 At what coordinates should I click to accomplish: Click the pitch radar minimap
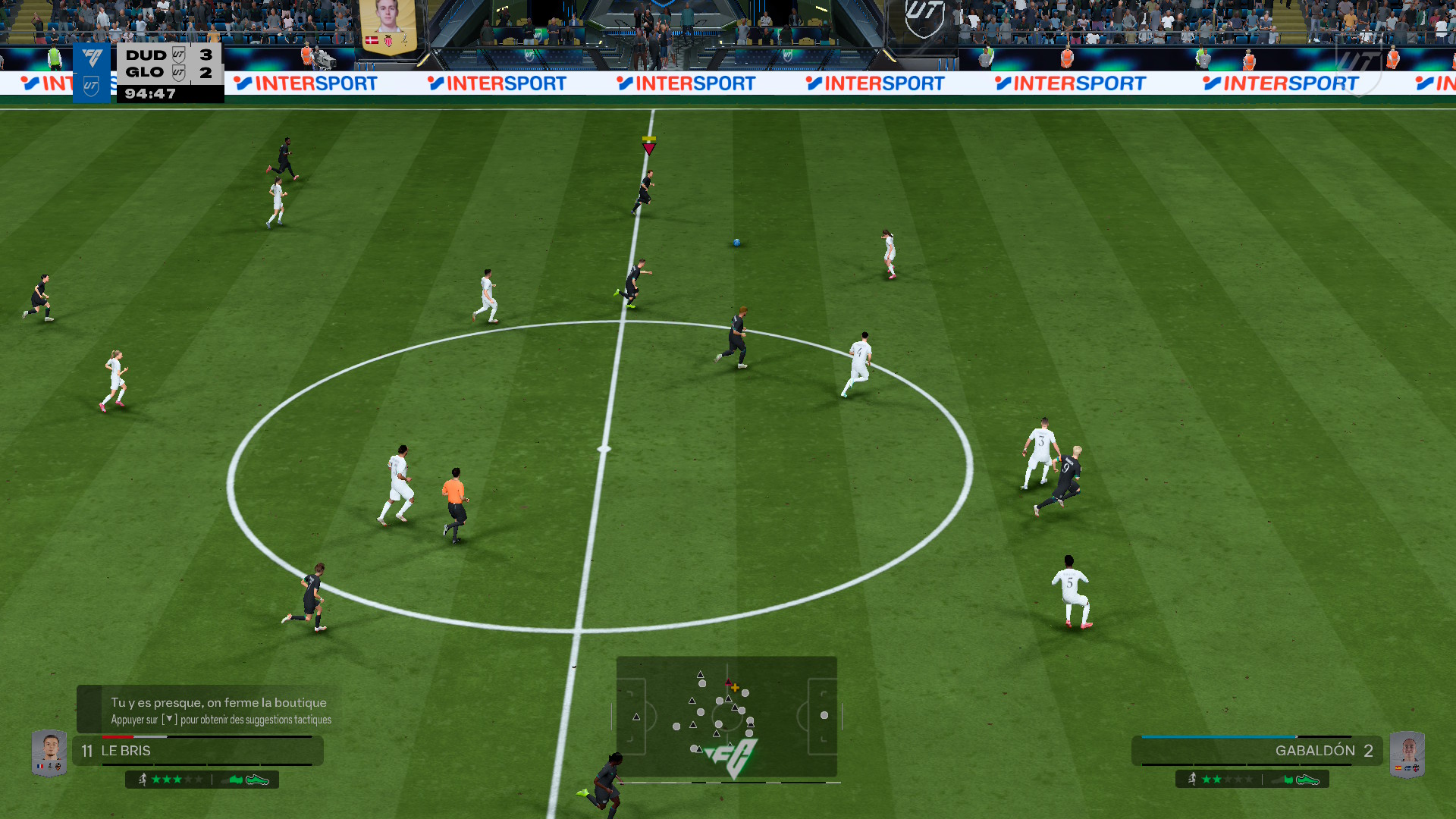click(x=726, y=716)
